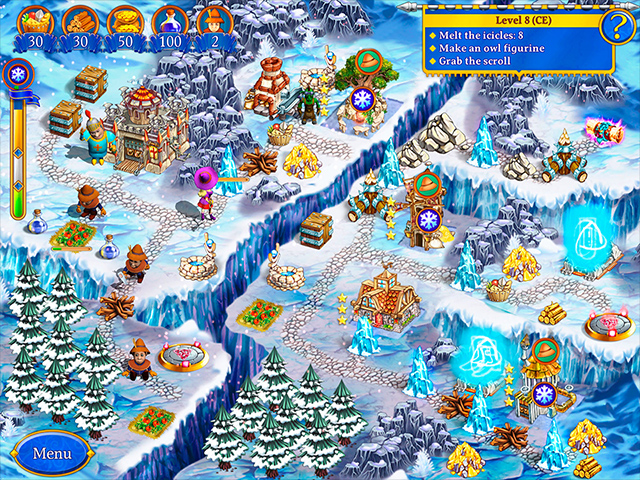This screenshot has width=640, height=480.
Task: Choose the hat icon above the golden tower
Action: (545, 352)
